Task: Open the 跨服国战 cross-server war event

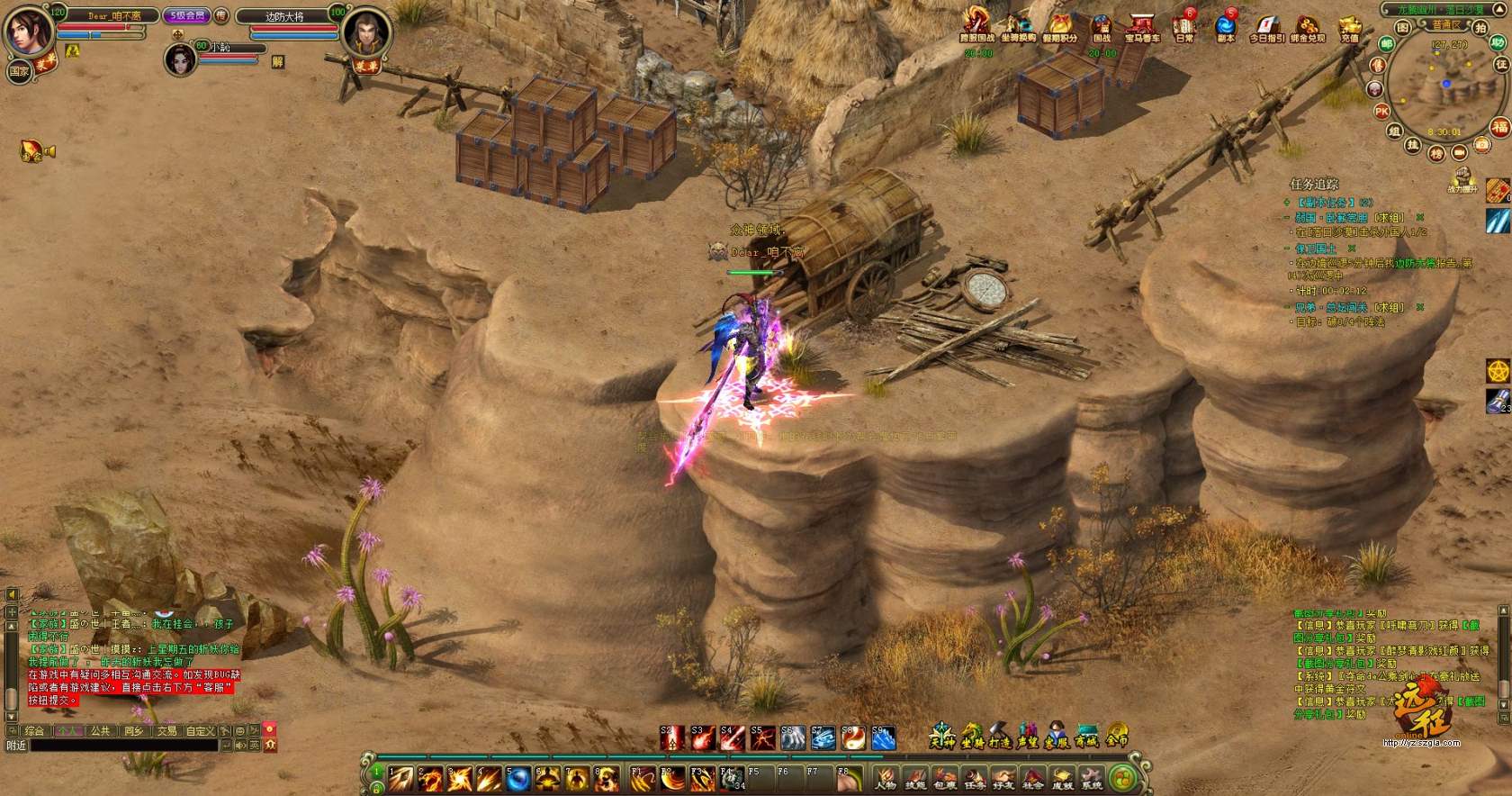Action: (976, 25)
